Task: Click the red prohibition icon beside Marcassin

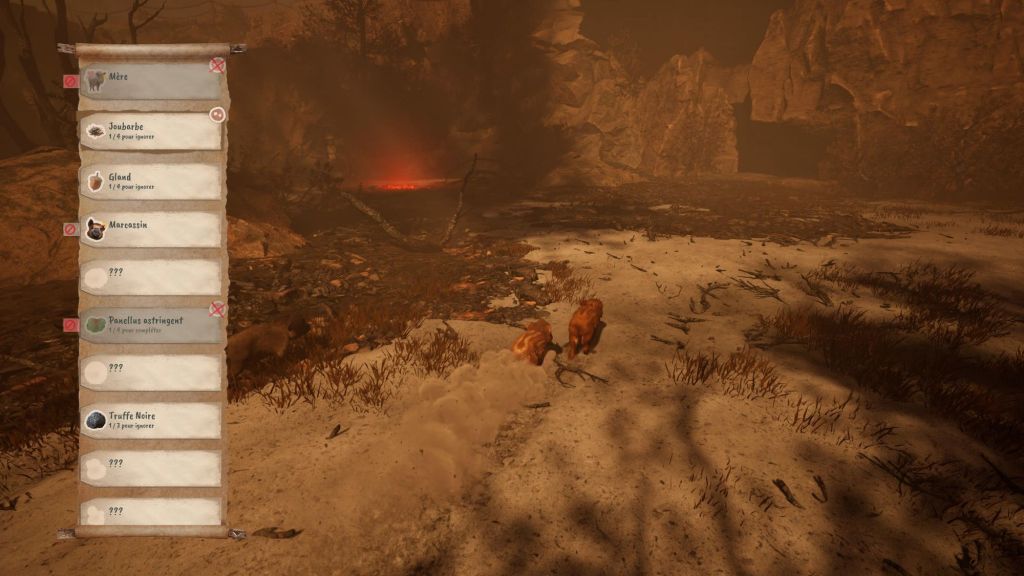Action: 70,229
